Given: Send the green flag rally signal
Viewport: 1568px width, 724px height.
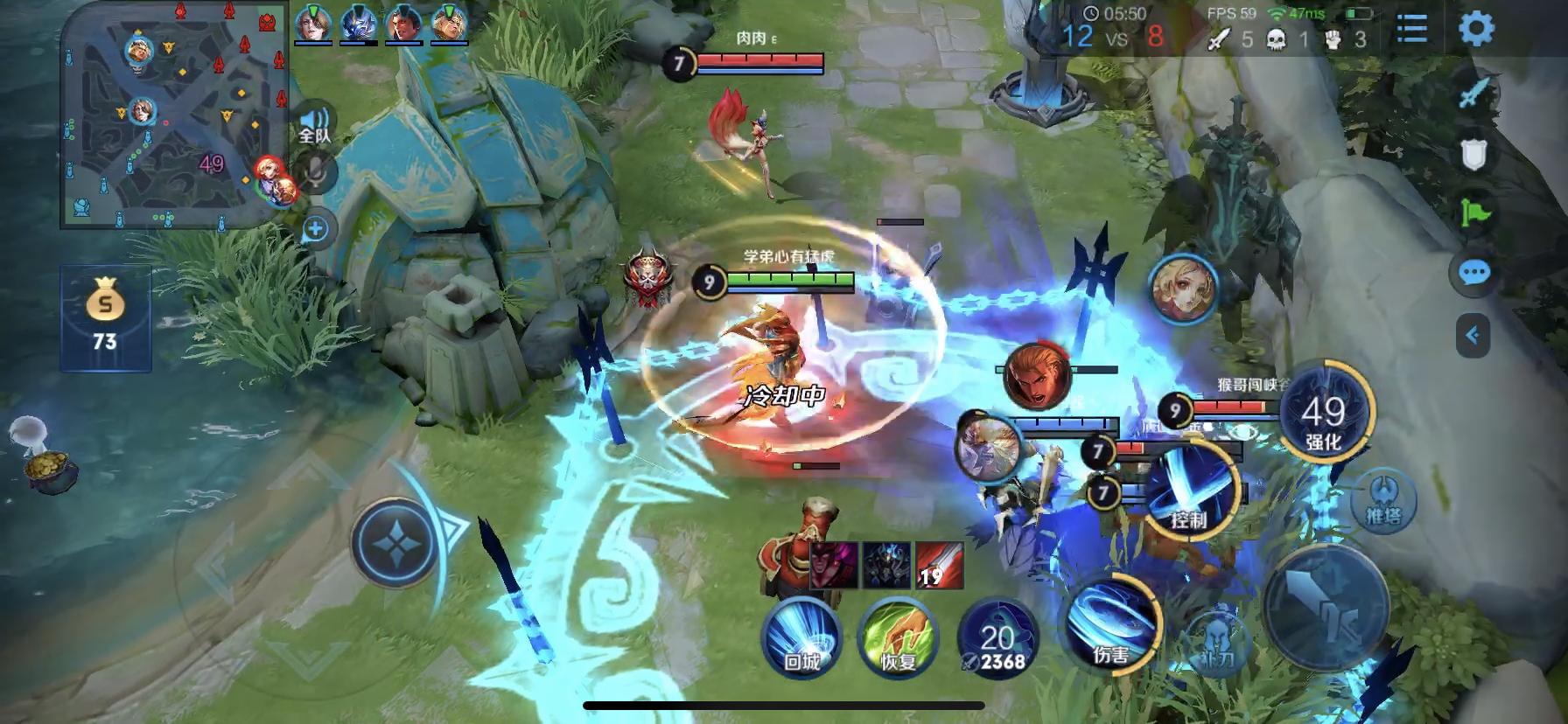Looking at the screenshot, I should point(1474,212).
